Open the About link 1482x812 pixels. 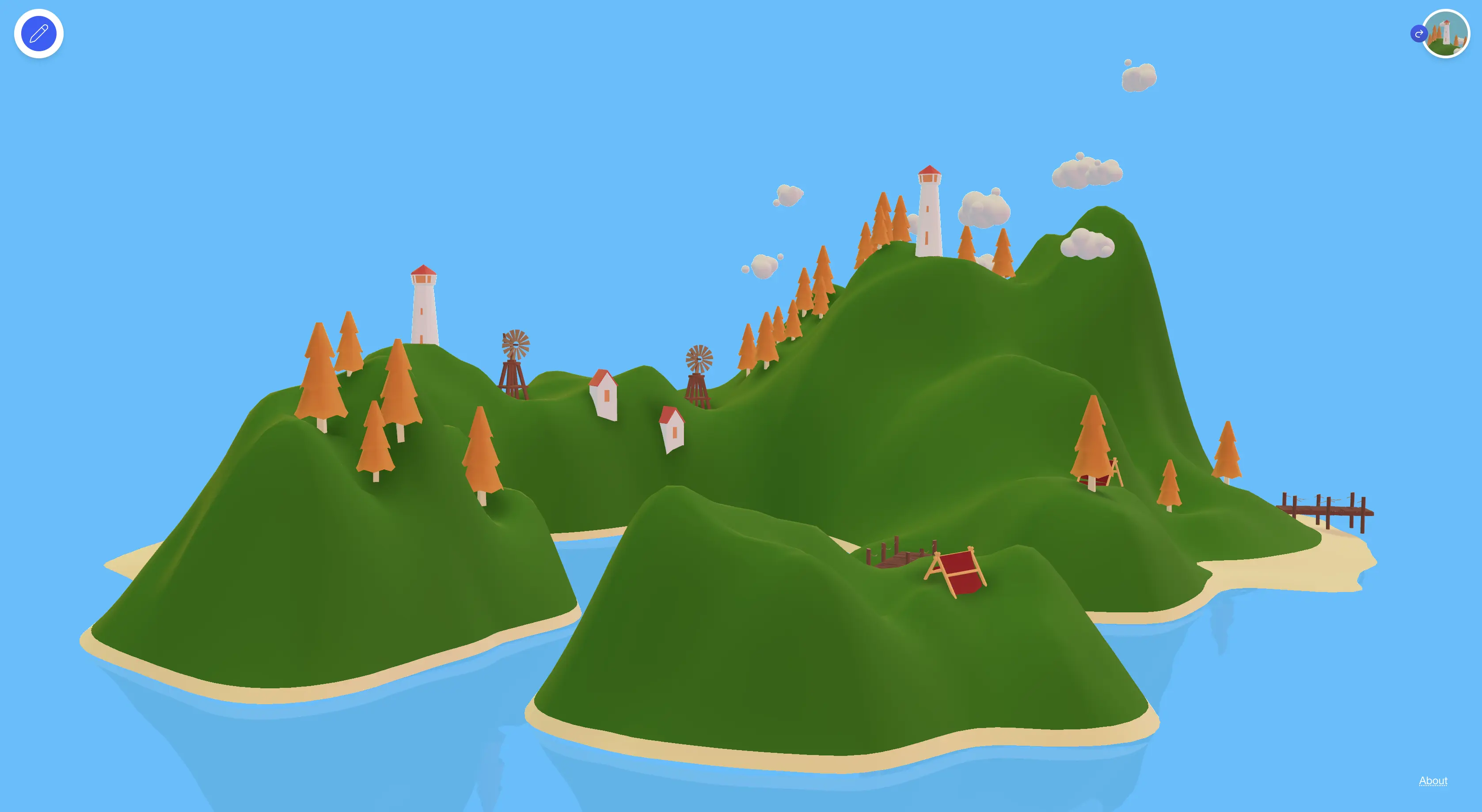tap(1433, 781)
